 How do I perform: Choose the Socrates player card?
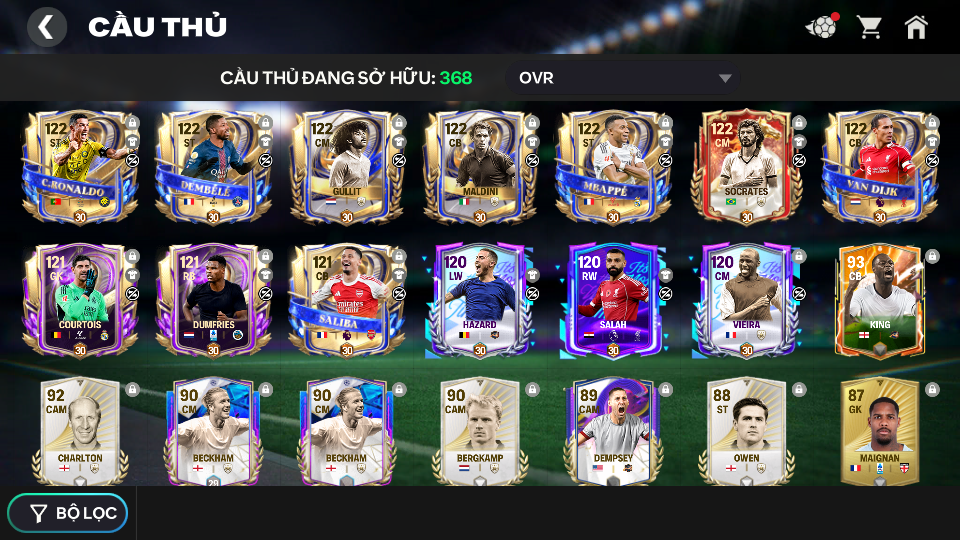click(746, 167)
